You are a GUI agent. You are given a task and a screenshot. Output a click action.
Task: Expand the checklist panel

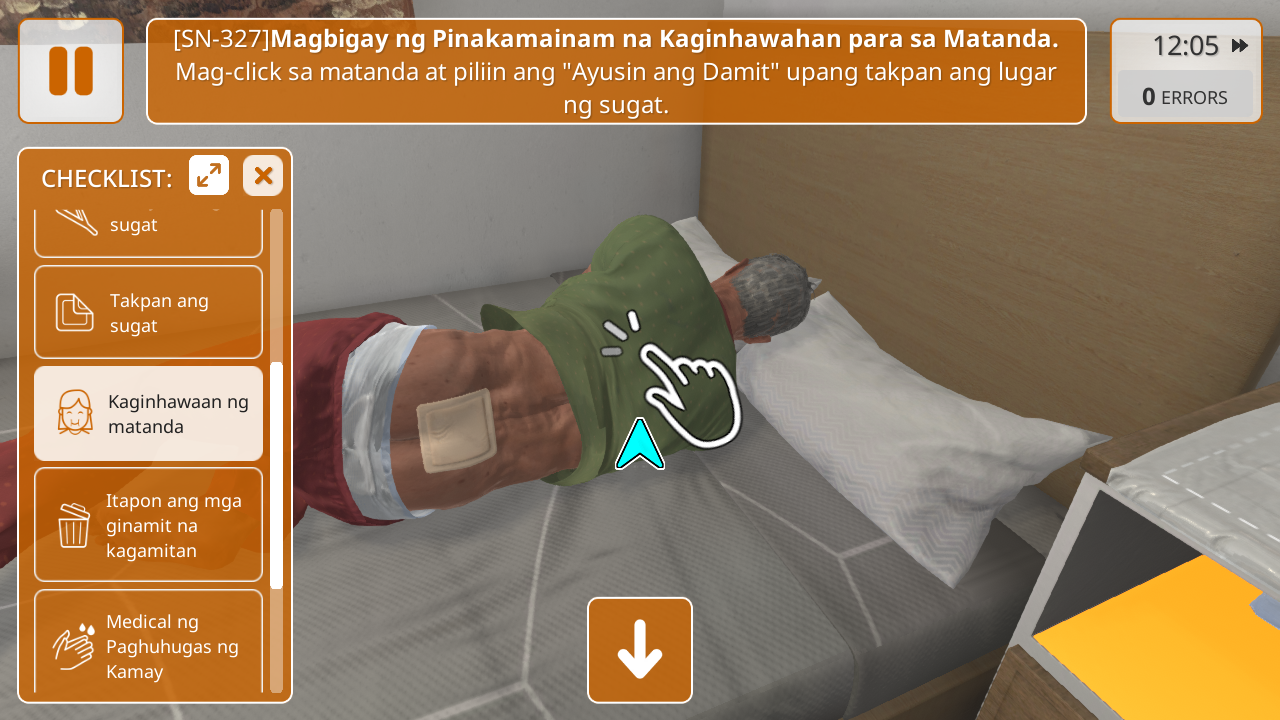click(209, 176)
